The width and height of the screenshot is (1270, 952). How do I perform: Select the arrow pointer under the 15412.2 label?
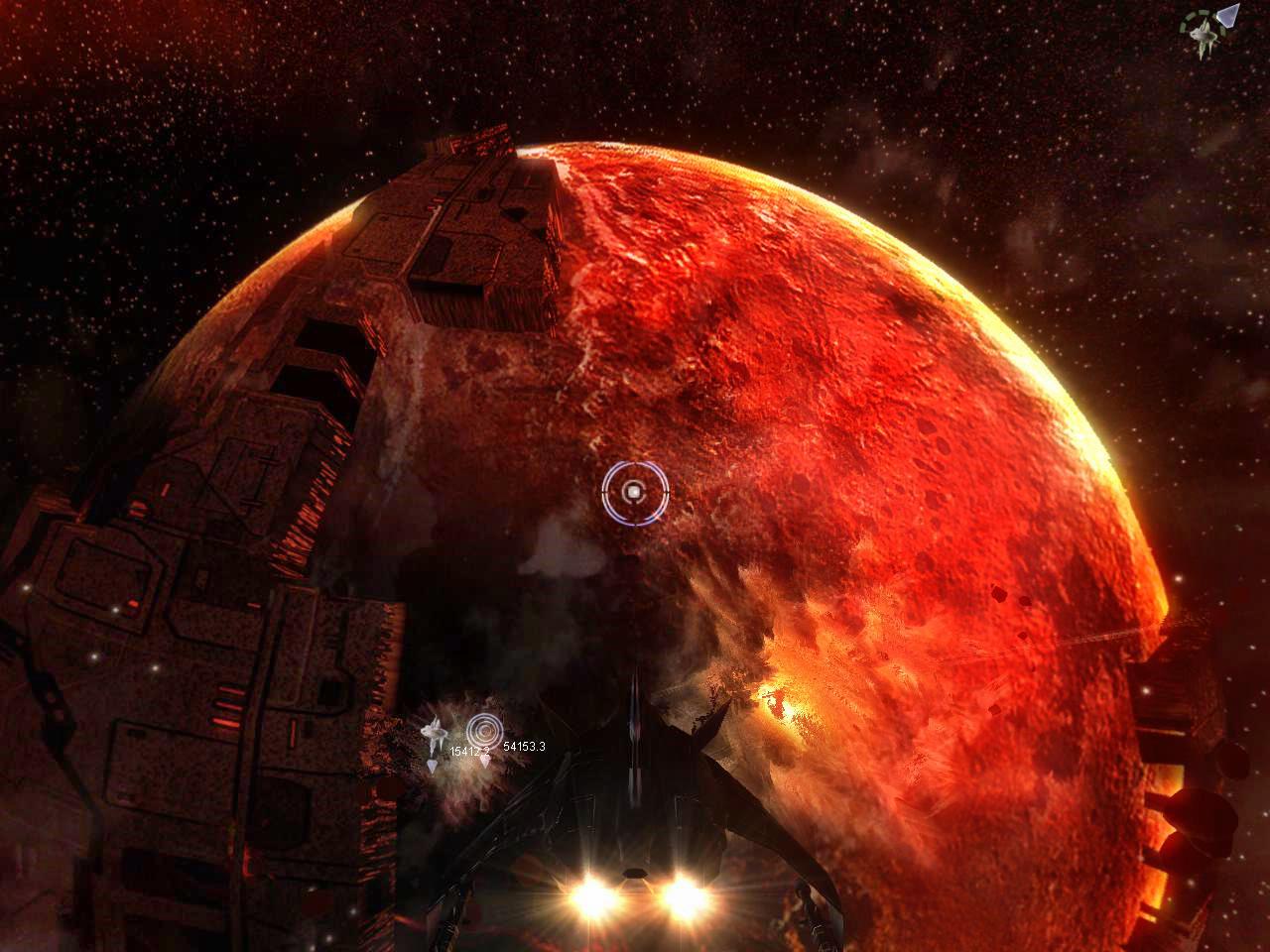(x=485, y=763)
